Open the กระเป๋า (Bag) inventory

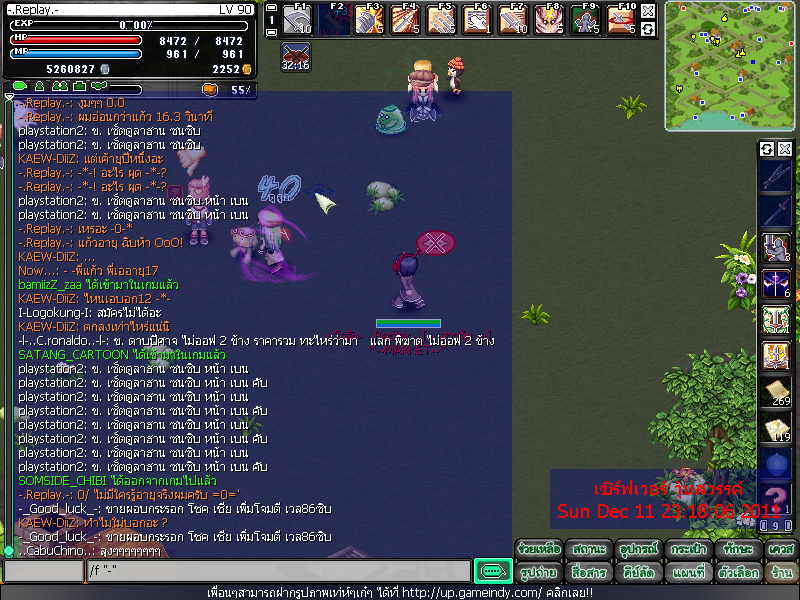pyautogui.click(x=689, y=550)
